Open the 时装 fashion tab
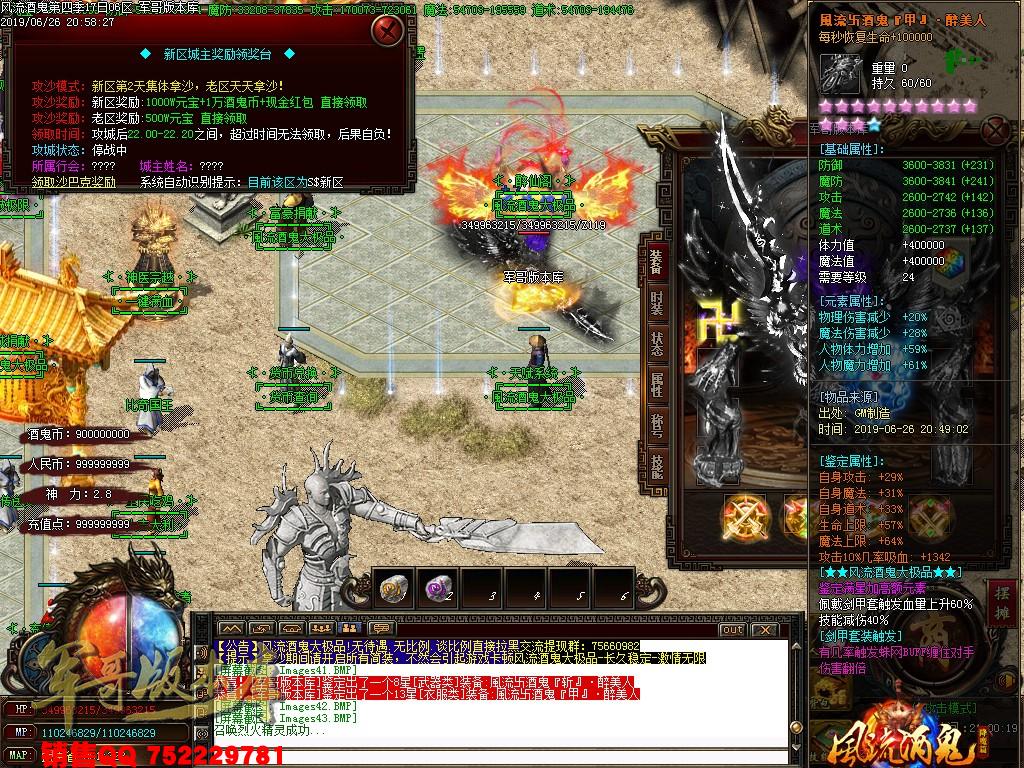1024x768 pixels. pyautogui.click(x=656, y=301)
